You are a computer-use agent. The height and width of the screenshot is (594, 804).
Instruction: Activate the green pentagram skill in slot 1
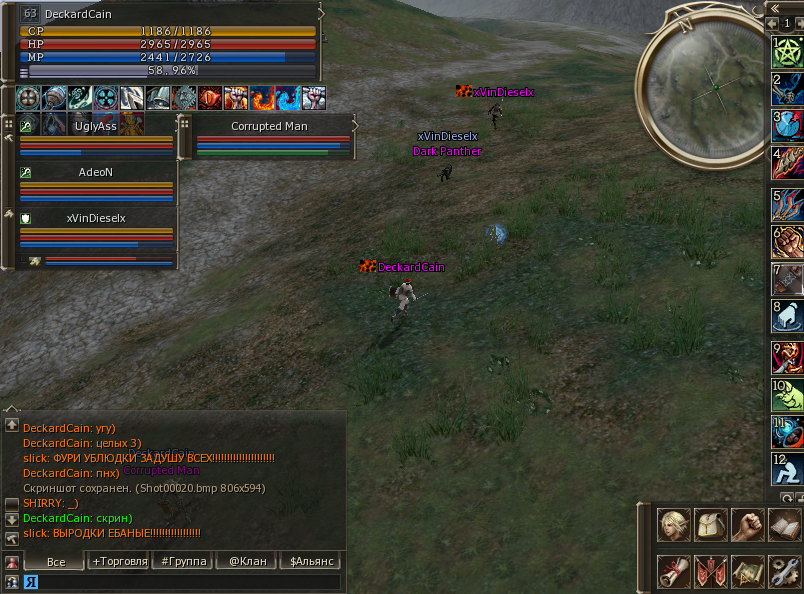tap(787, 52)
